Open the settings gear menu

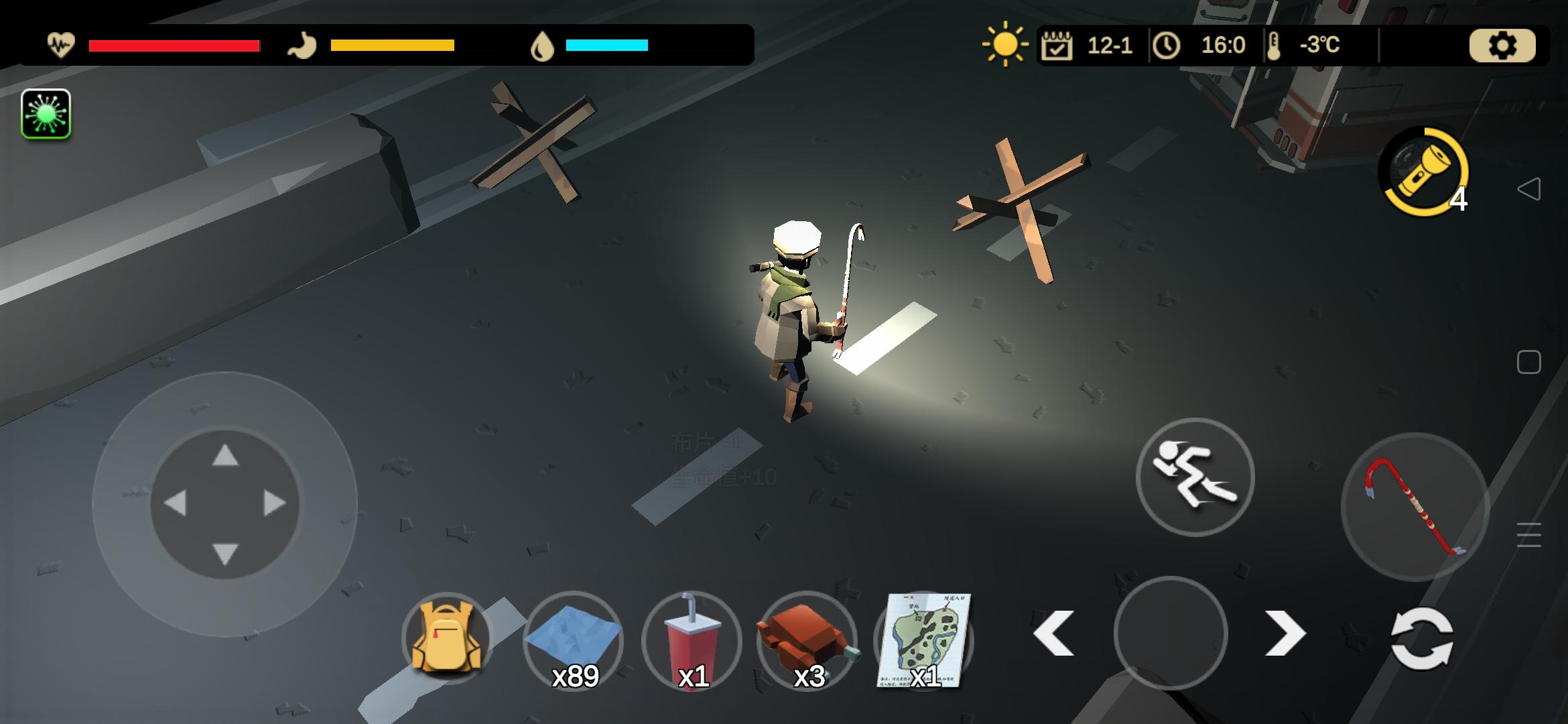tap(1502, 46)
